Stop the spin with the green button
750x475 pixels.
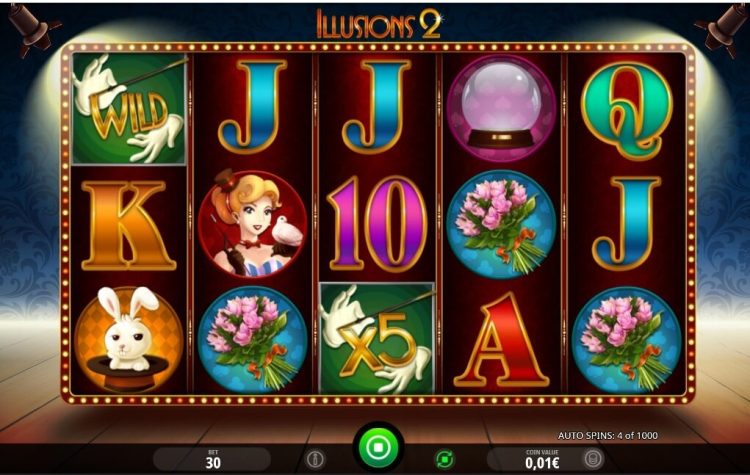pos(379,446)
